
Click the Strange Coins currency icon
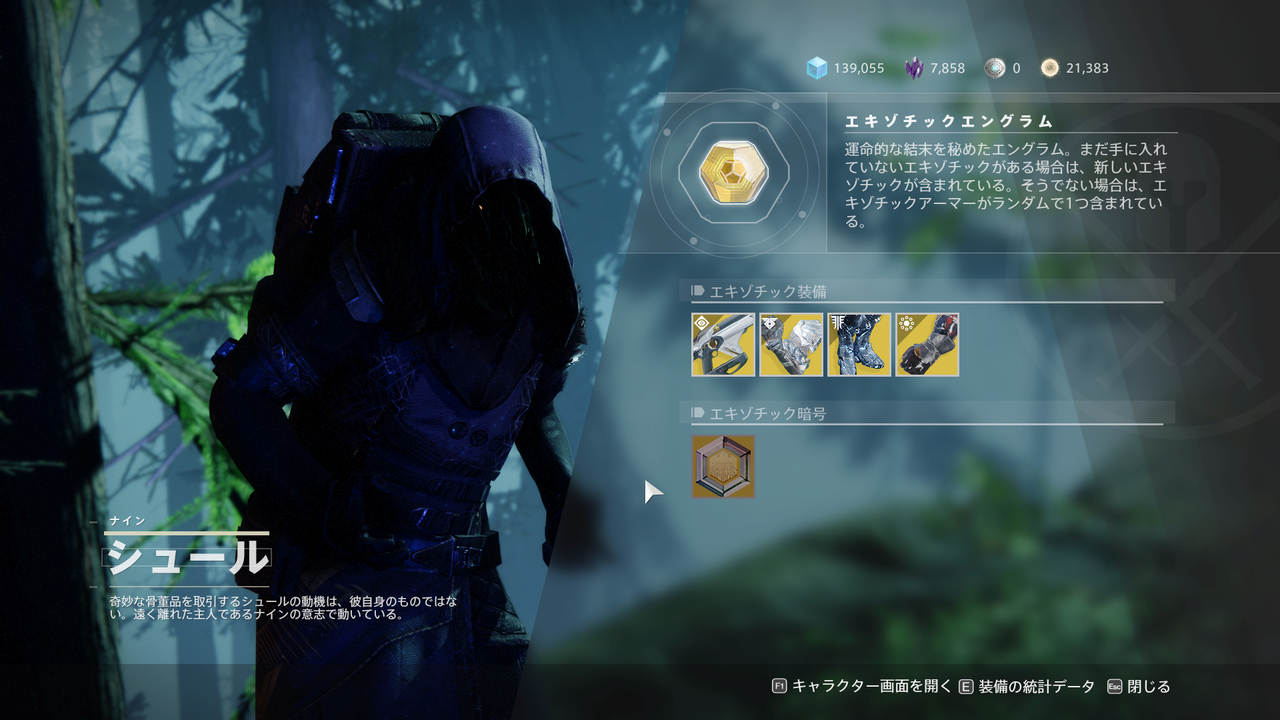1048,68
